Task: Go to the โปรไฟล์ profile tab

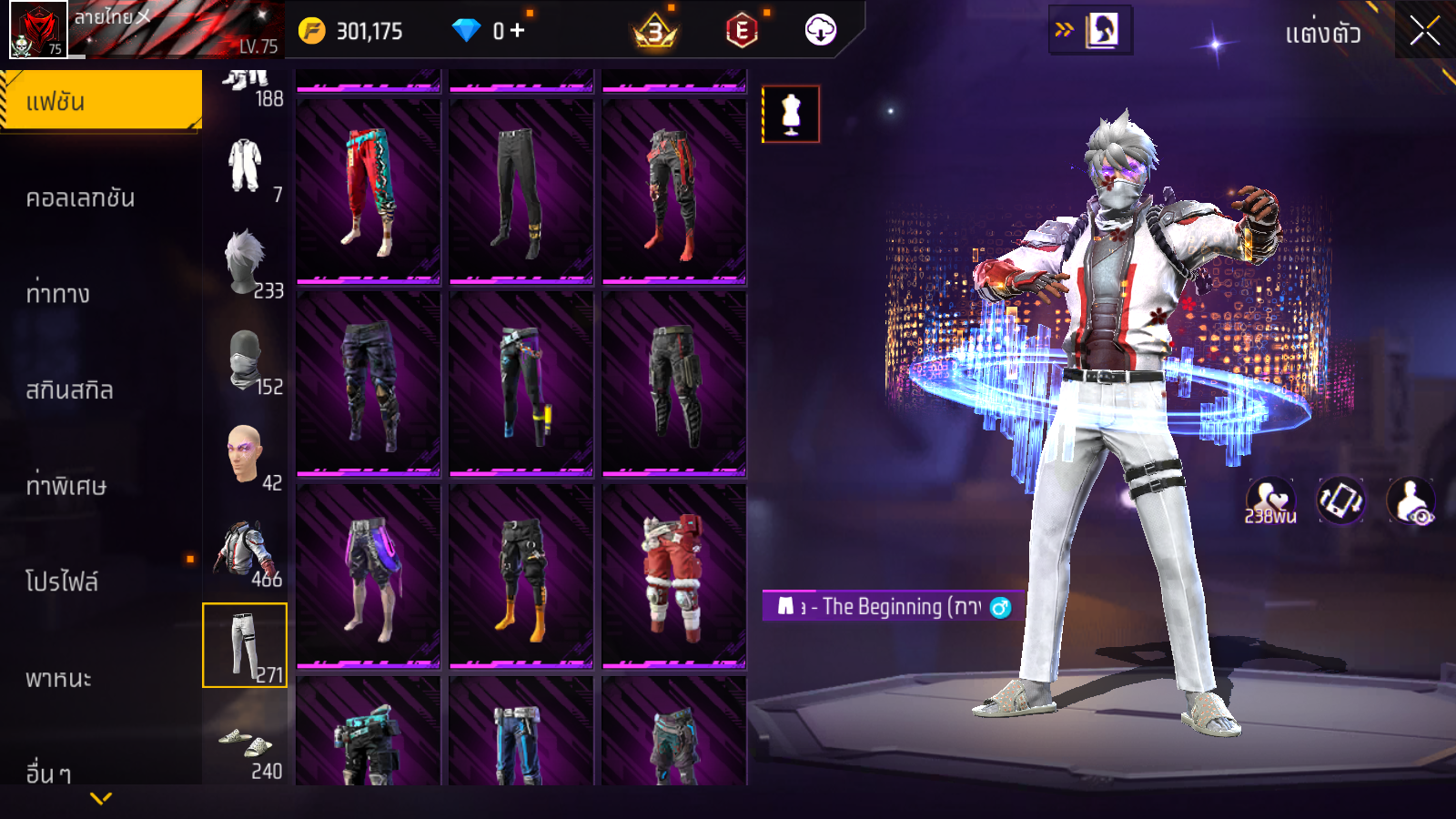Action: point(62,581)
